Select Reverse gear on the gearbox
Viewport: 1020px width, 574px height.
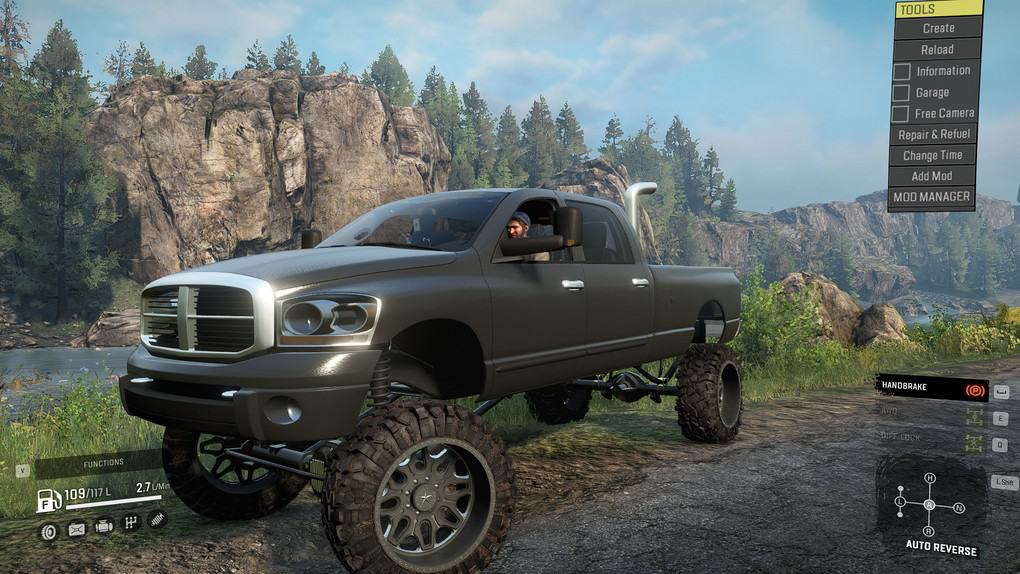(x=929, y=531)
